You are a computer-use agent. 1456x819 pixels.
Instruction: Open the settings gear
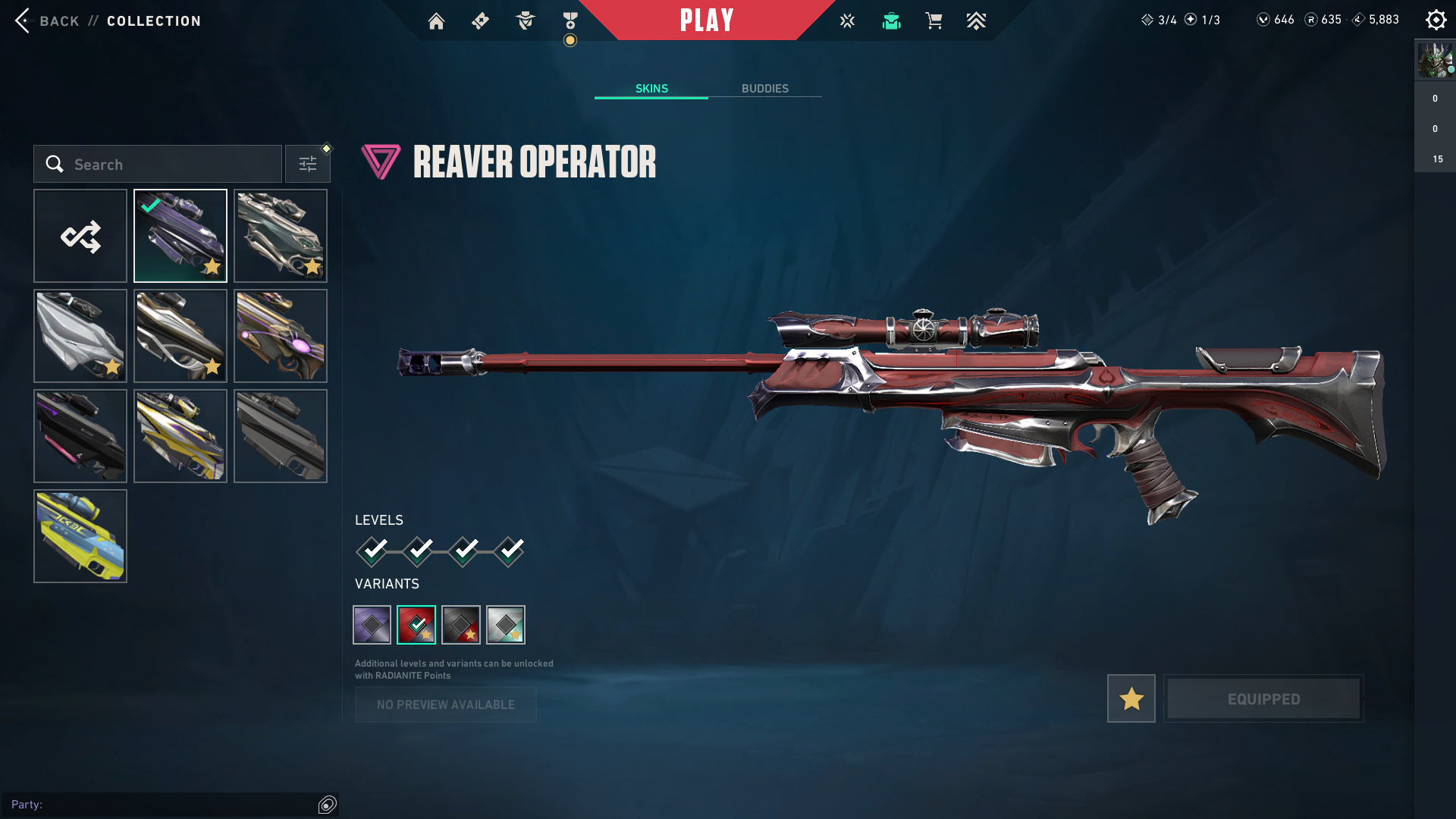pyautogui.click(x=1436, y=20)
